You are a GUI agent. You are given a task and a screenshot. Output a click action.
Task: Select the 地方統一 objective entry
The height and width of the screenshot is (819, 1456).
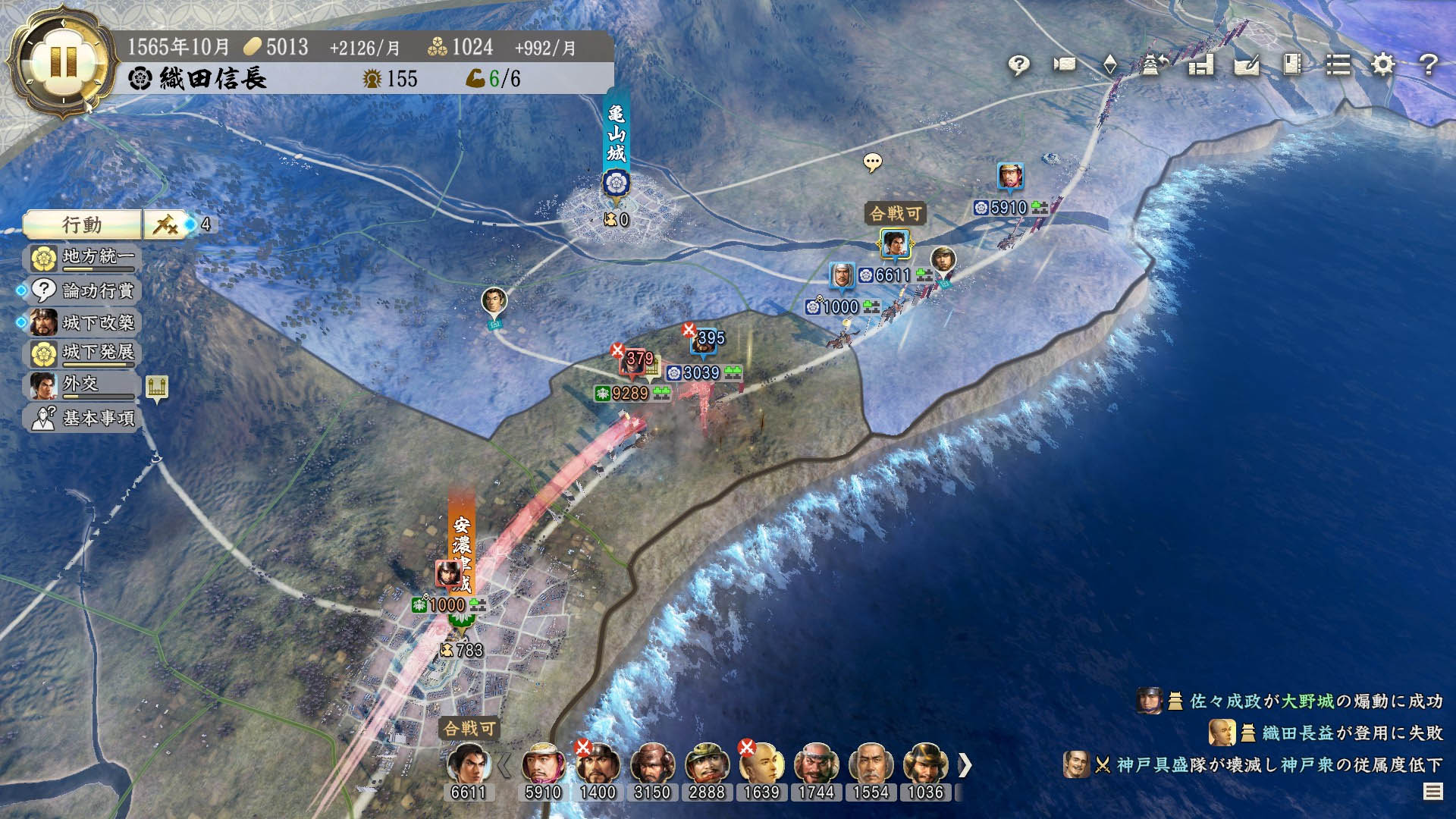click(x=83, y=258)
